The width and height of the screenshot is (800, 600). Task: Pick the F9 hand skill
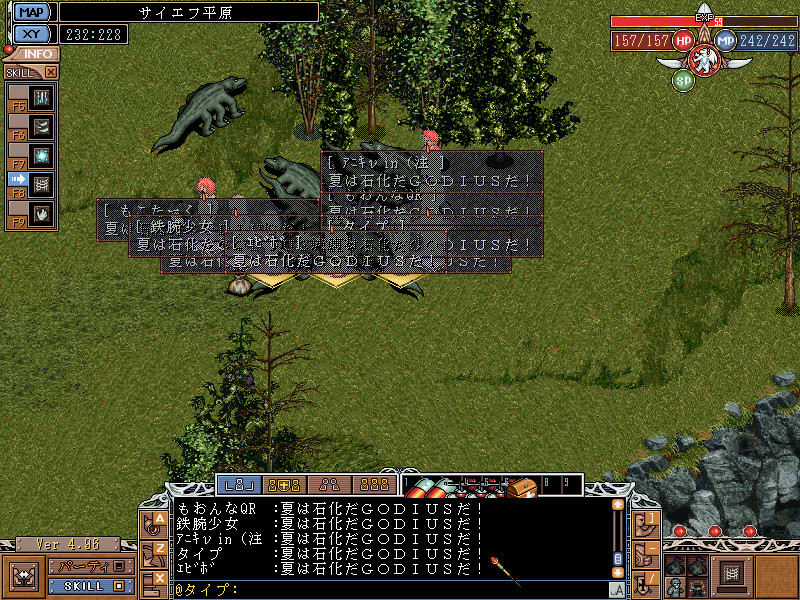pos(41,213)
